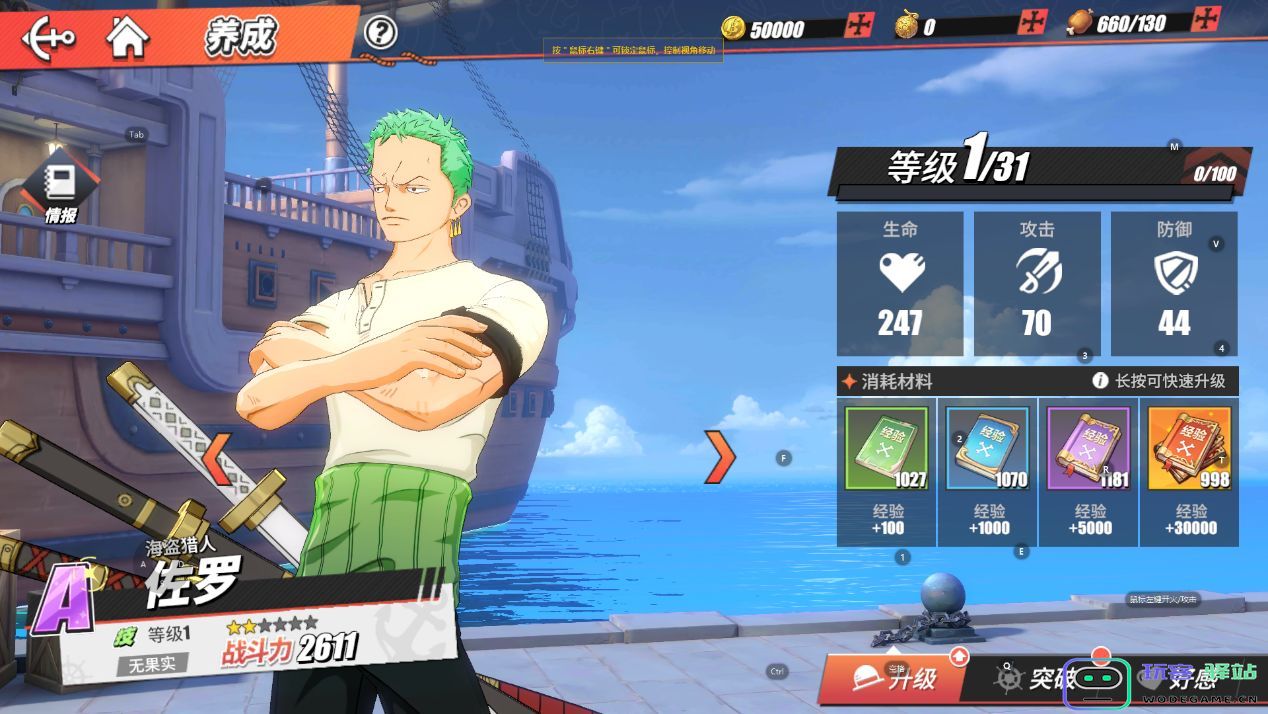Use the blue +1000 experience book
Viewport: 1268px width, 714px height.
click(x=988, y=447)
